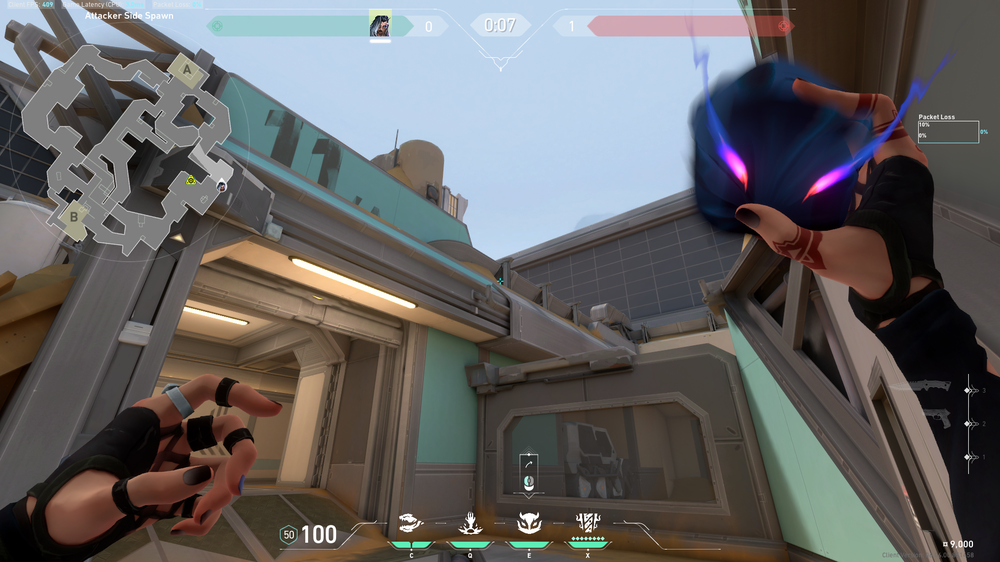
Task: Activate the Leer eye ability icon
Action: (411, 522)
